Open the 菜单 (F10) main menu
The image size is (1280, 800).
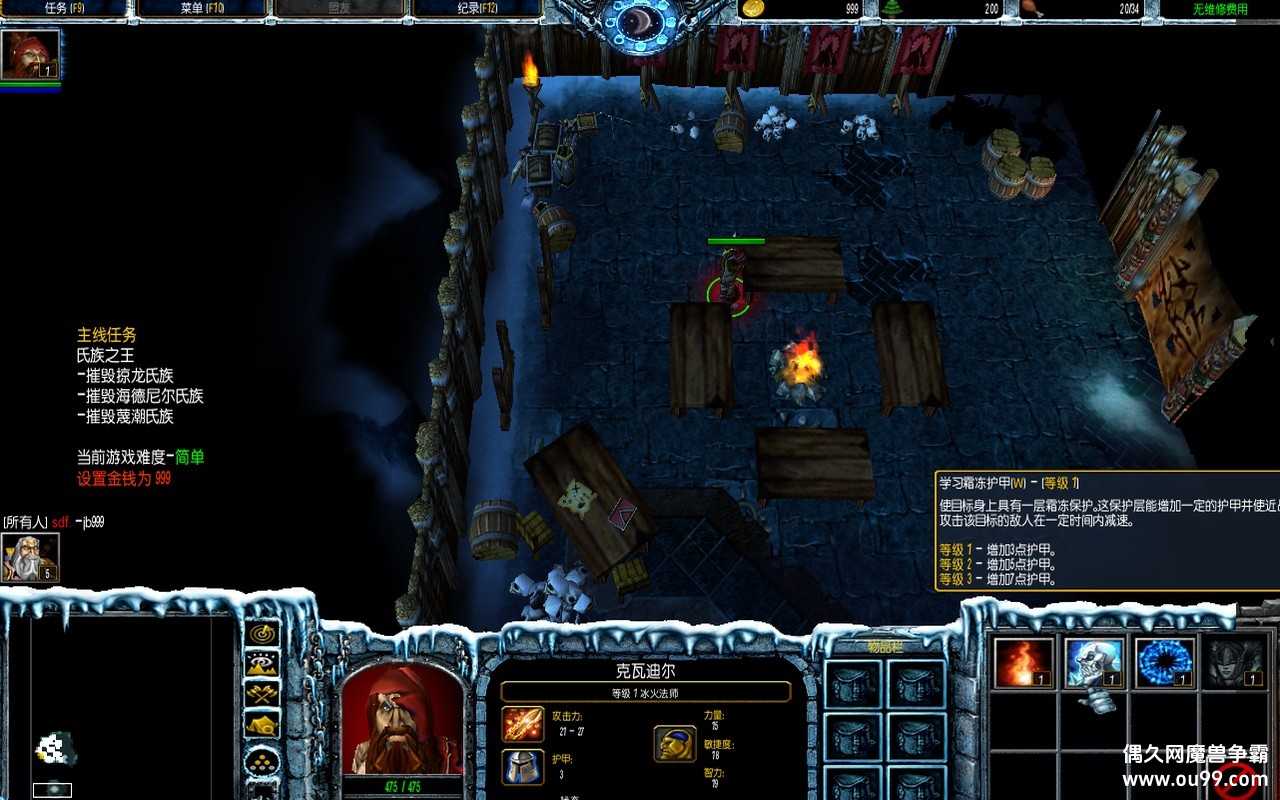pos(201,9)
